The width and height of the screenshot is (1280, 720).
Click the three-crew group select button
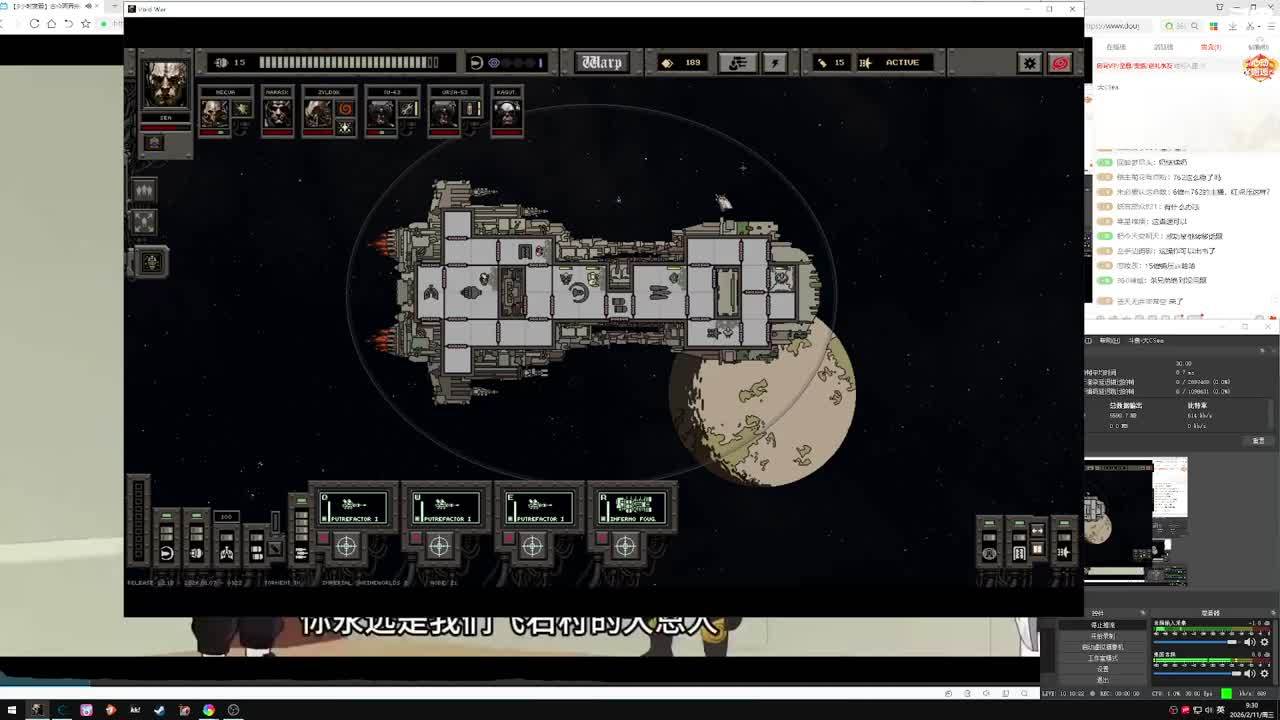click(144, 190)
